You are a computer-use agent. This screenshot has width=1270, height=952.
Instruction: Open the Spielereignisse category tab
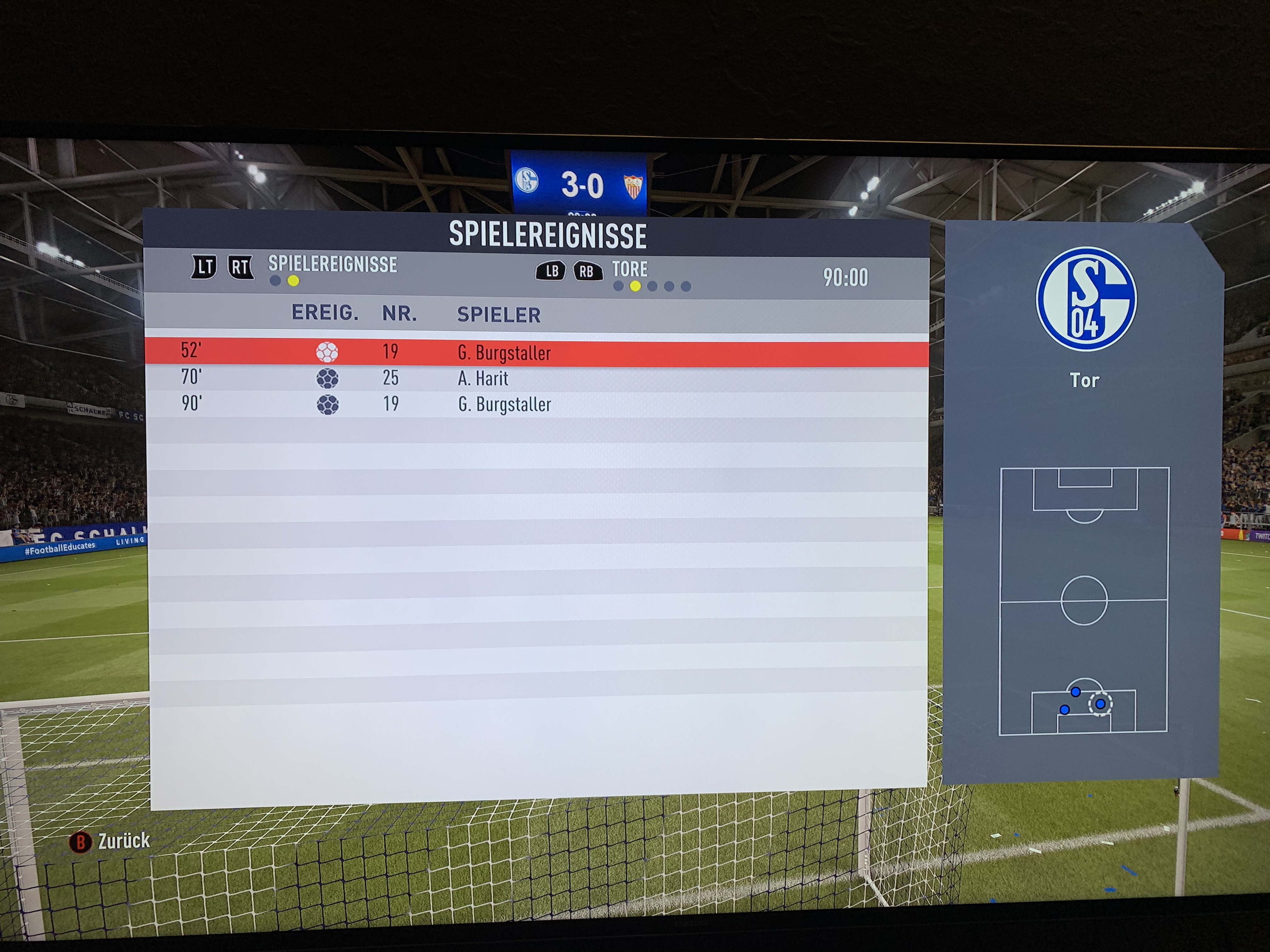[x=332, y=264]
